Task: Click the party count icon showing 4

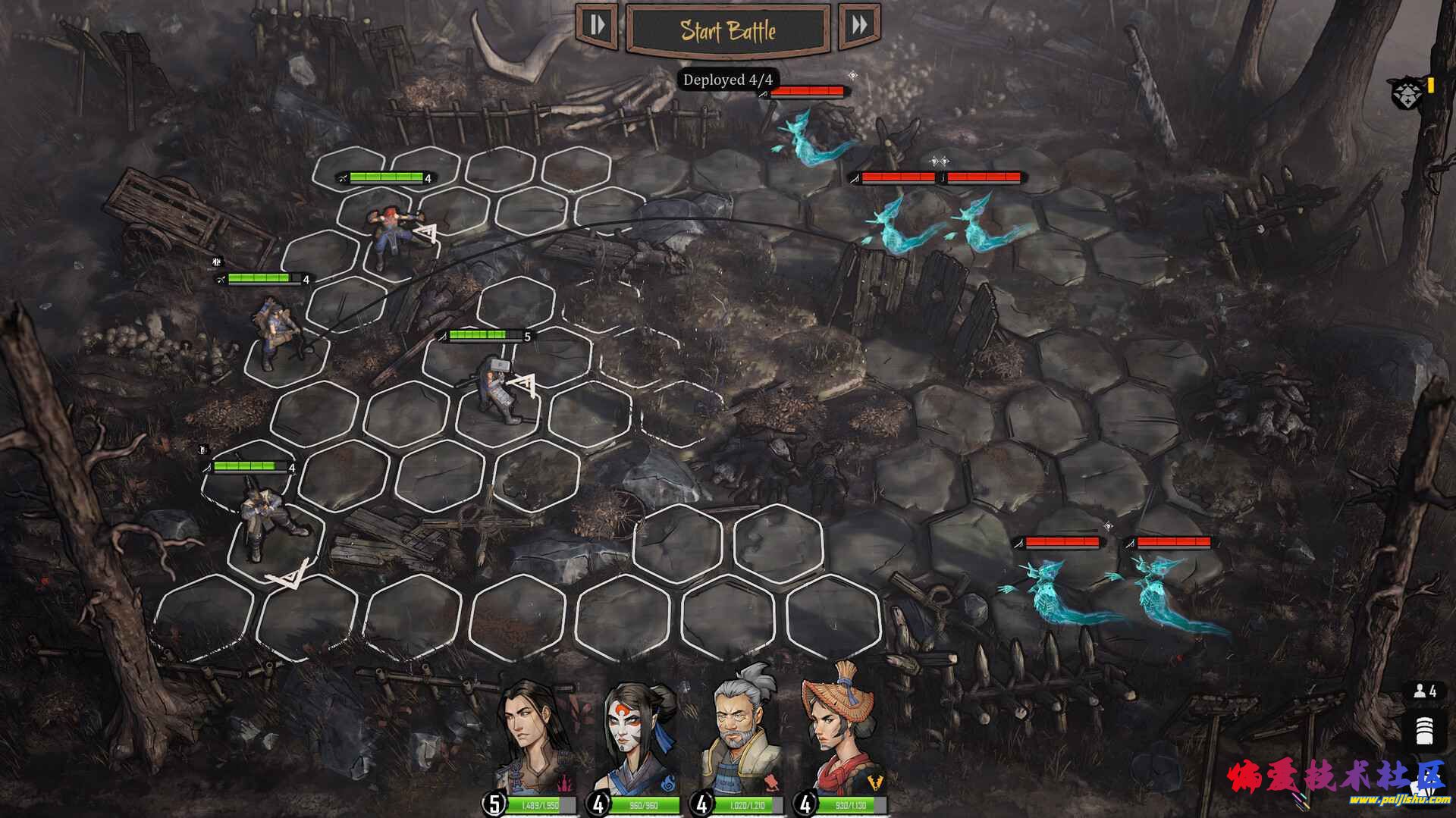Action: [1423, 691]
